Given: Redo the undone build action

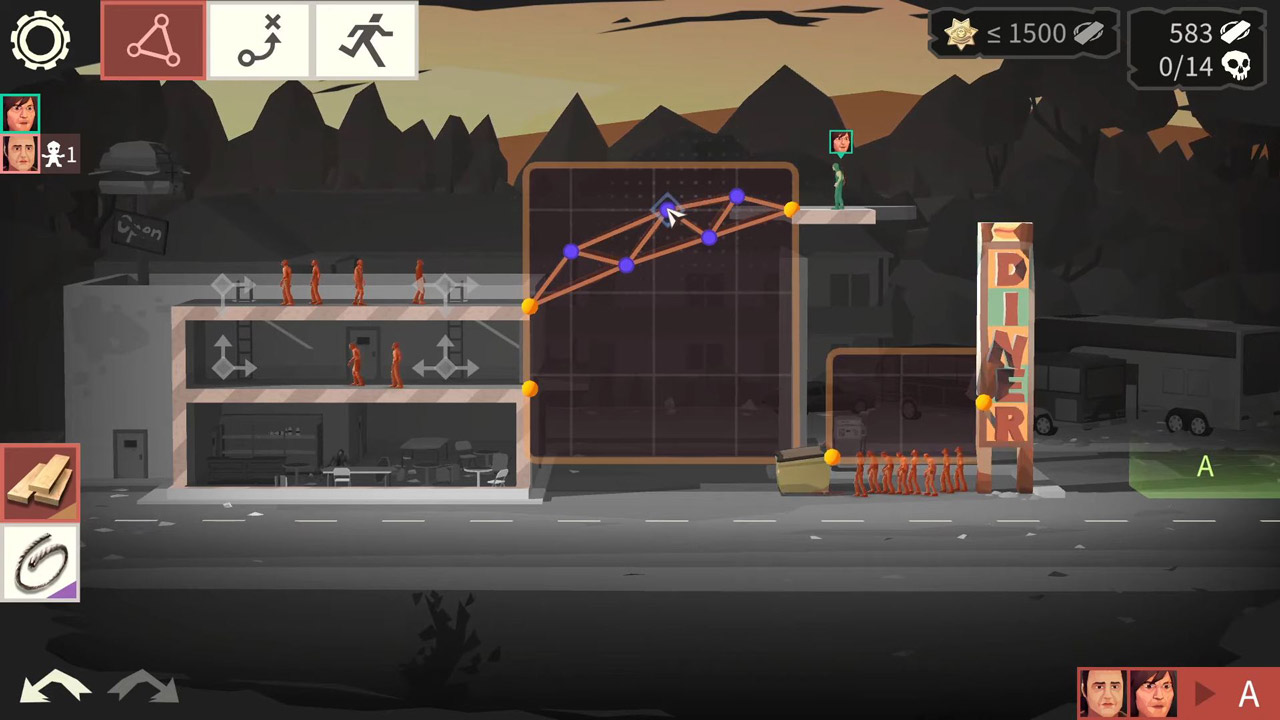Looking at the screenshot, I should (143, 688).
